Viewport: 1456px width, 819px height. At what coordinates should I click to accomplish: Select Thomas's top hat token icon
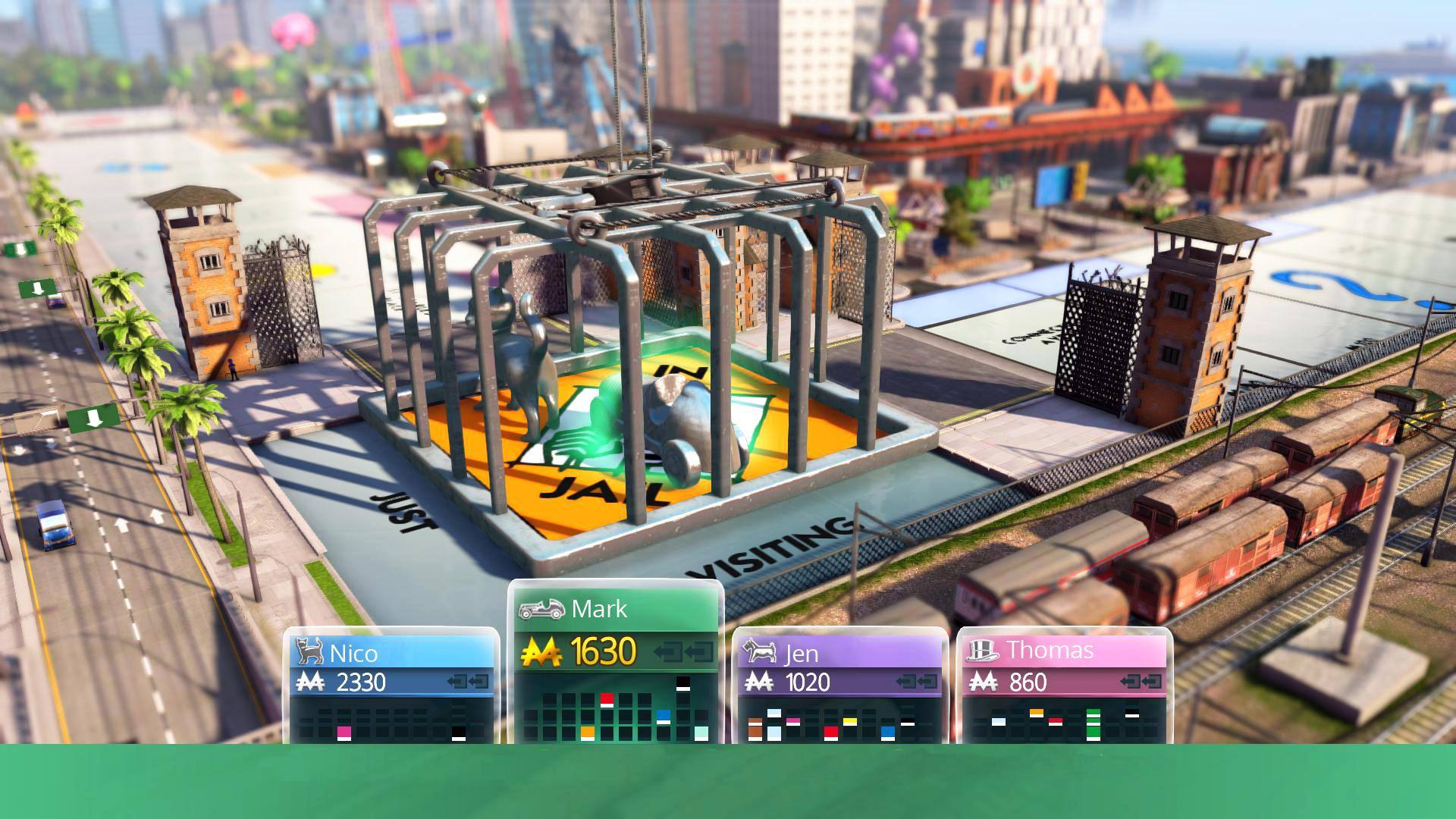pyautogui.click(x=984, y=651)
